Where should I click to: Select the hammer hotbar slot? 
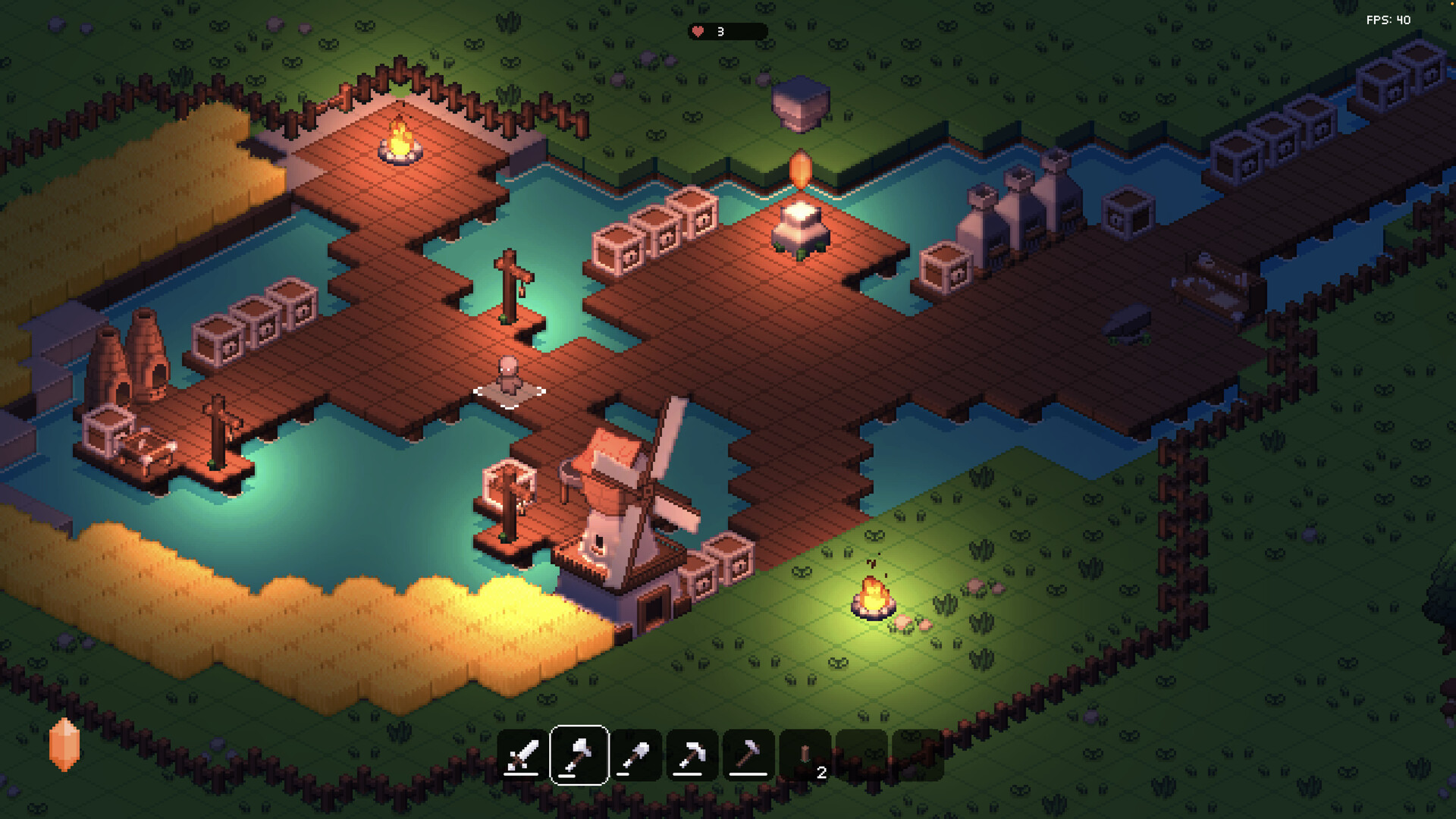tap(748, 755)
